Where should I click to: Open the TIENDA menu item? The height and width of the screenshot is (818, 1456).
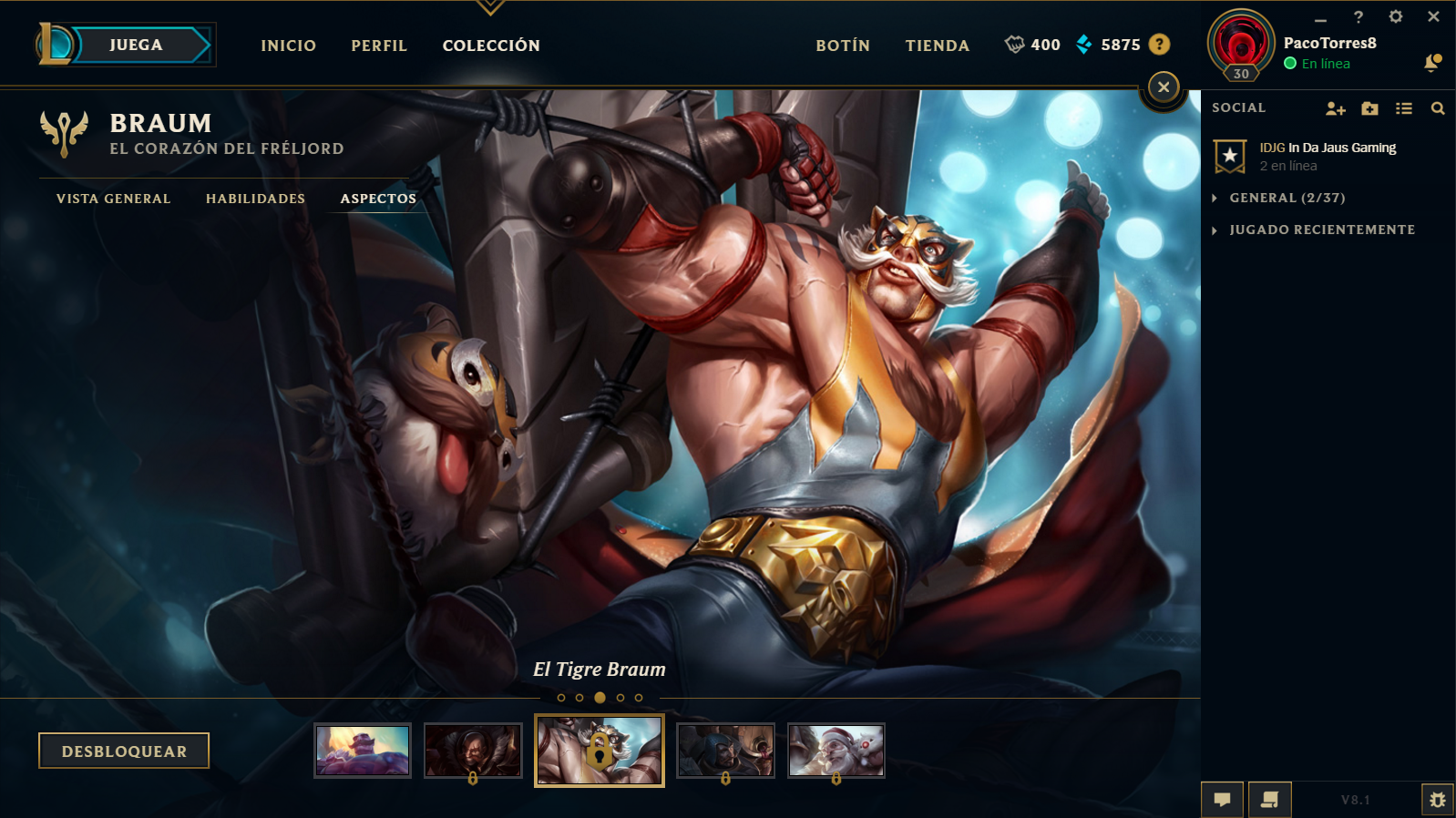[x=937, y=45]
